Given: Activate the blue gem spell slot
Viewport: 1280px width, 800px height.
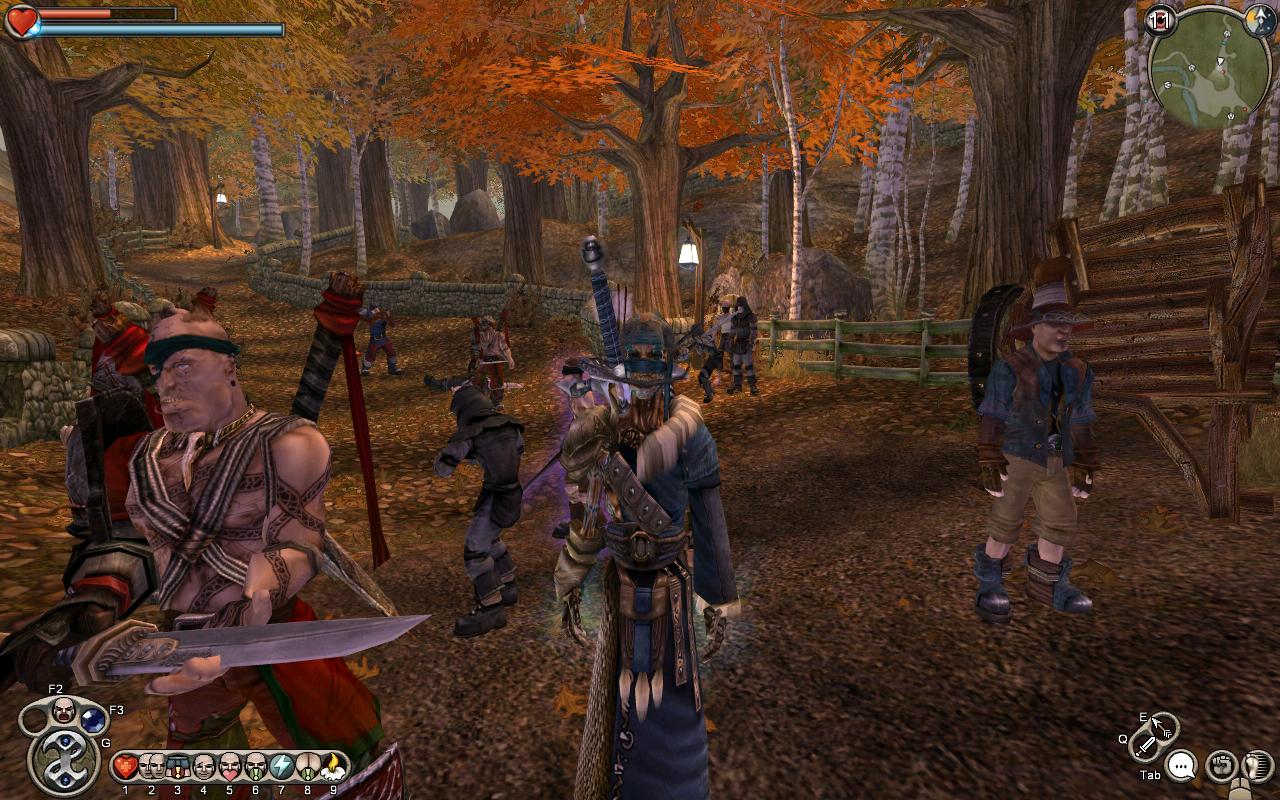Looking at the screenshot, I should (x=93, y=720).
